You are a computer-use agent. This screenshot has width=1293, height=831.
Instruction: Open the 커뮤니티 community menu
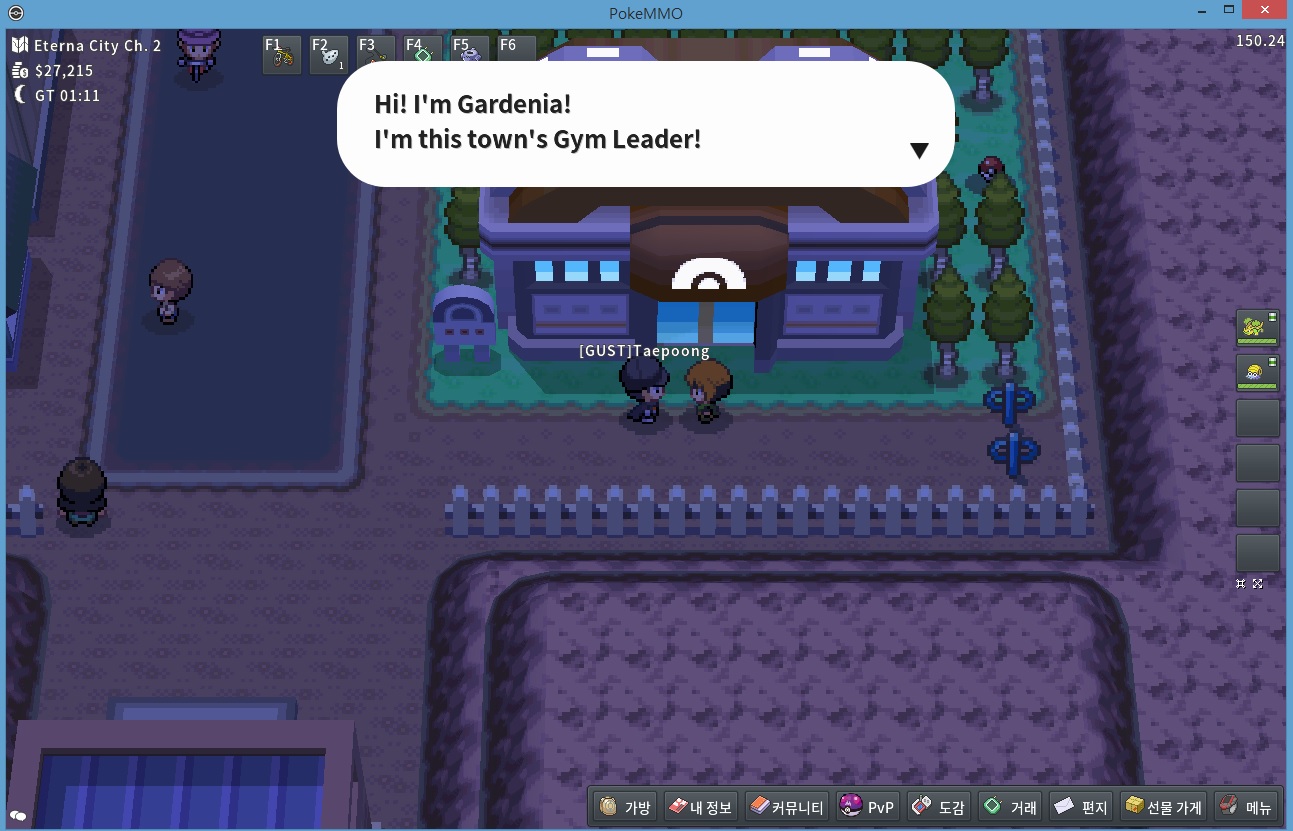click(x=787, y=807)
